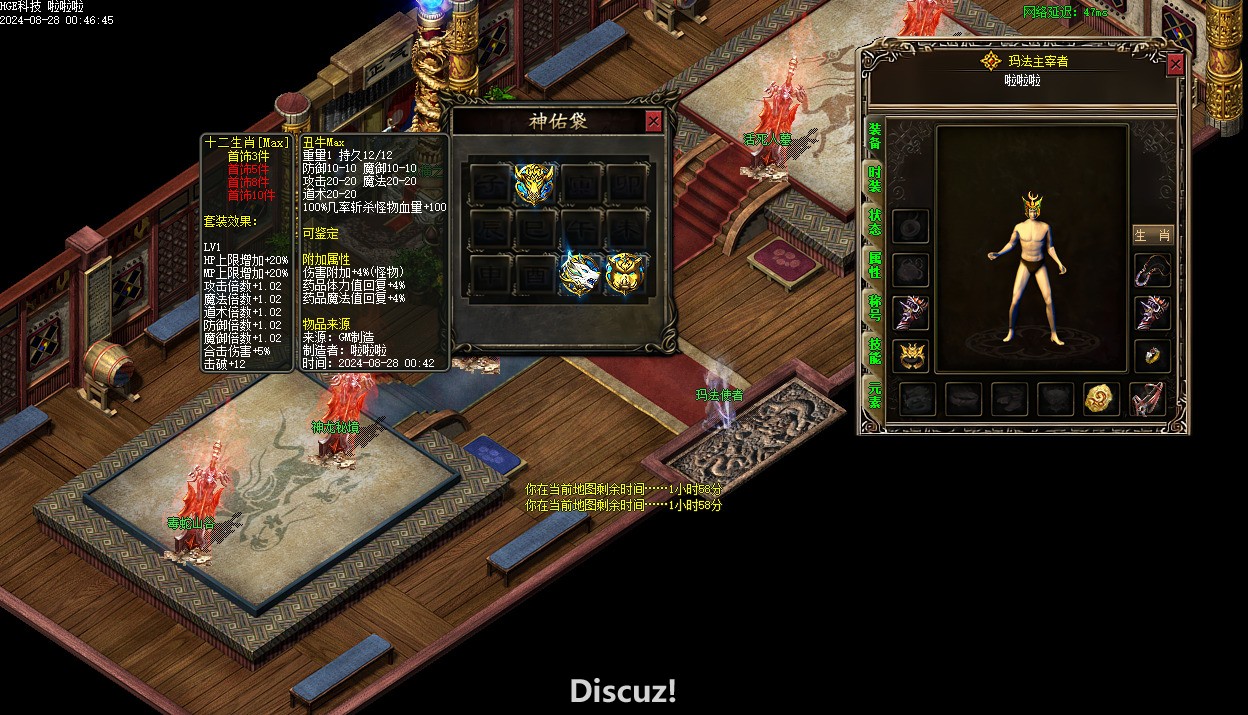Viewport: 1248px width, 715px height.
Task: Show the 状态 status tab
Action: coord(875,222)
